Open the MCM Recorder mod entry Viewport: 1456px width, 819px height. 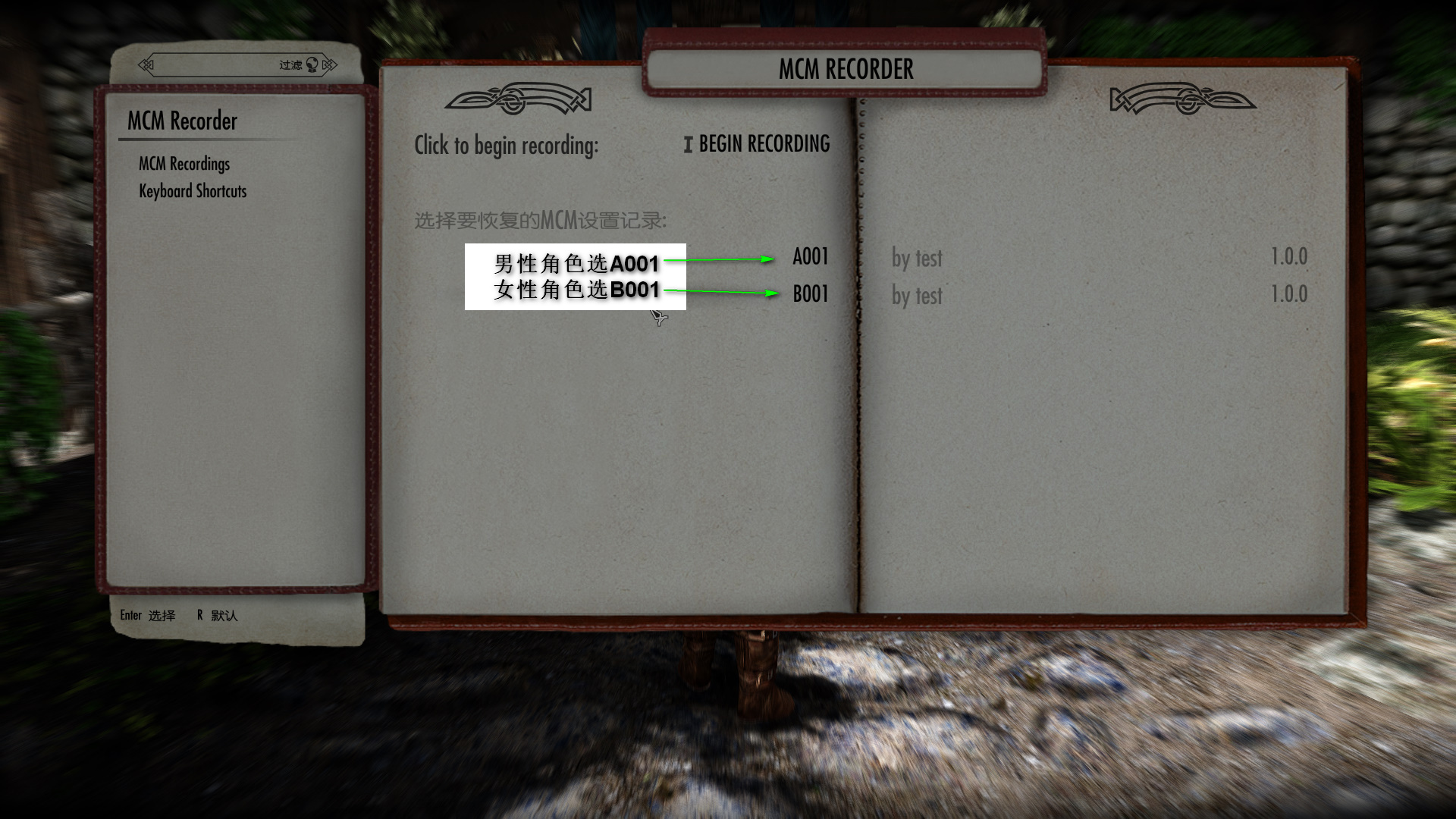(182, 121)
